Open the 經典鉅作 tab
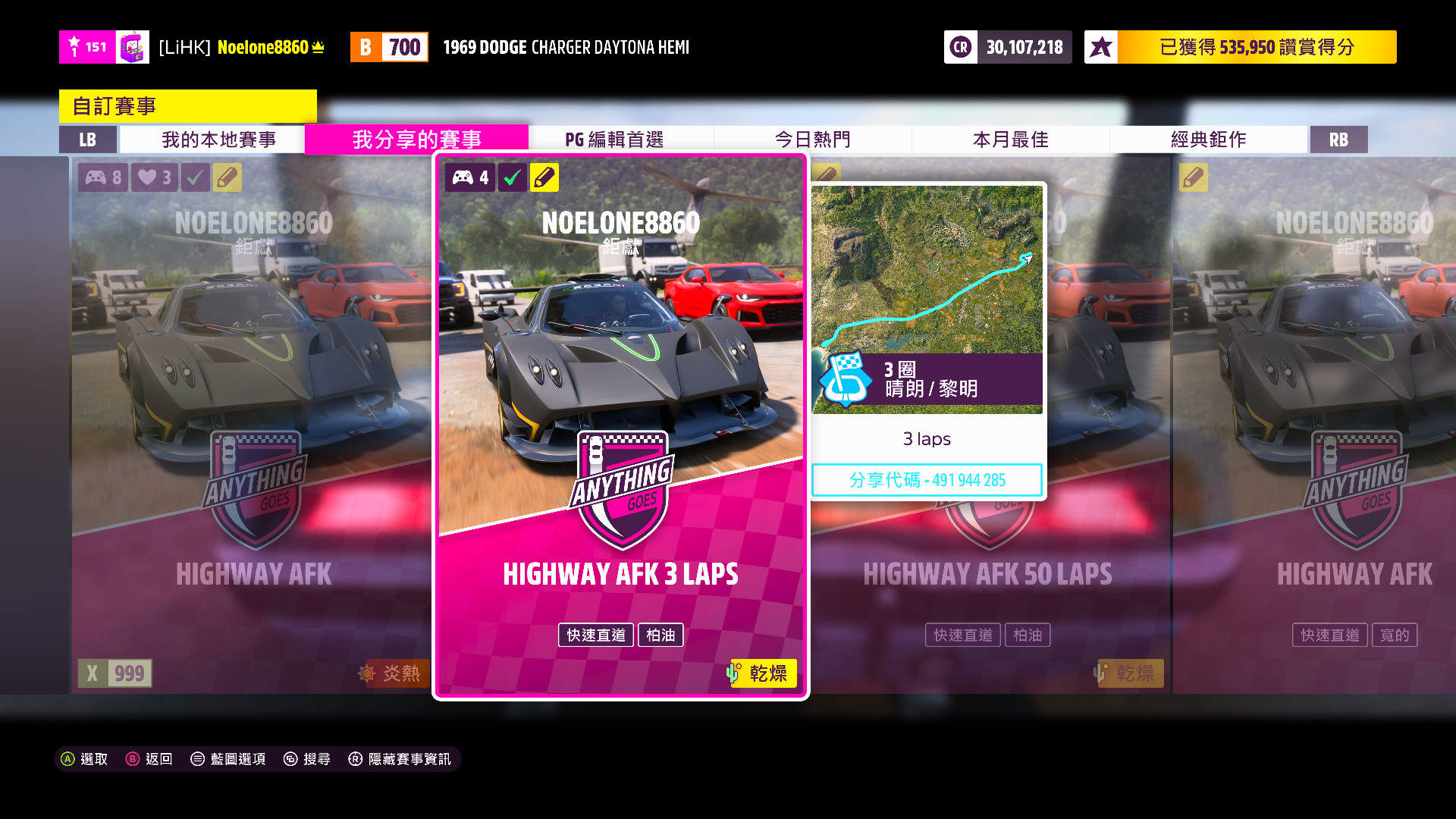Screen dimensions: 1456x819 coord(1207,139)
